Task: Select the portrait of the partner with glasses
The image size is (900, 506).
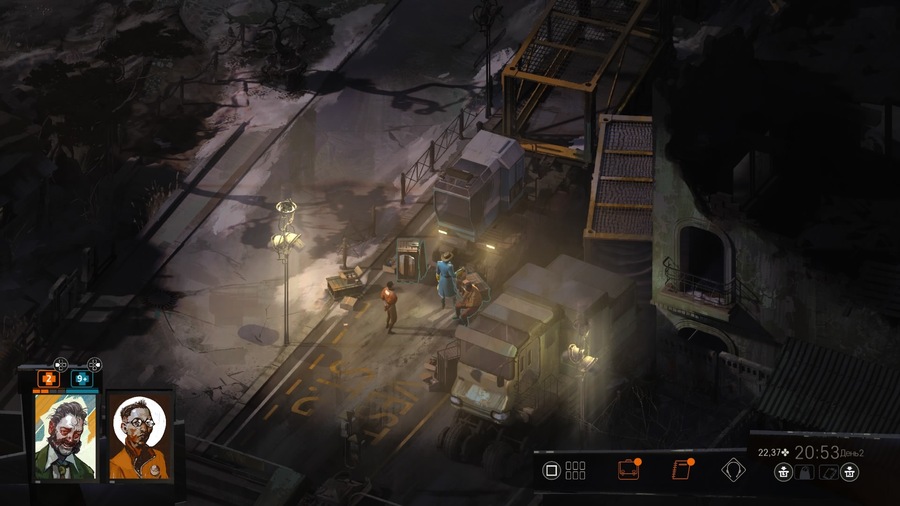Action: tap(138, 435)
